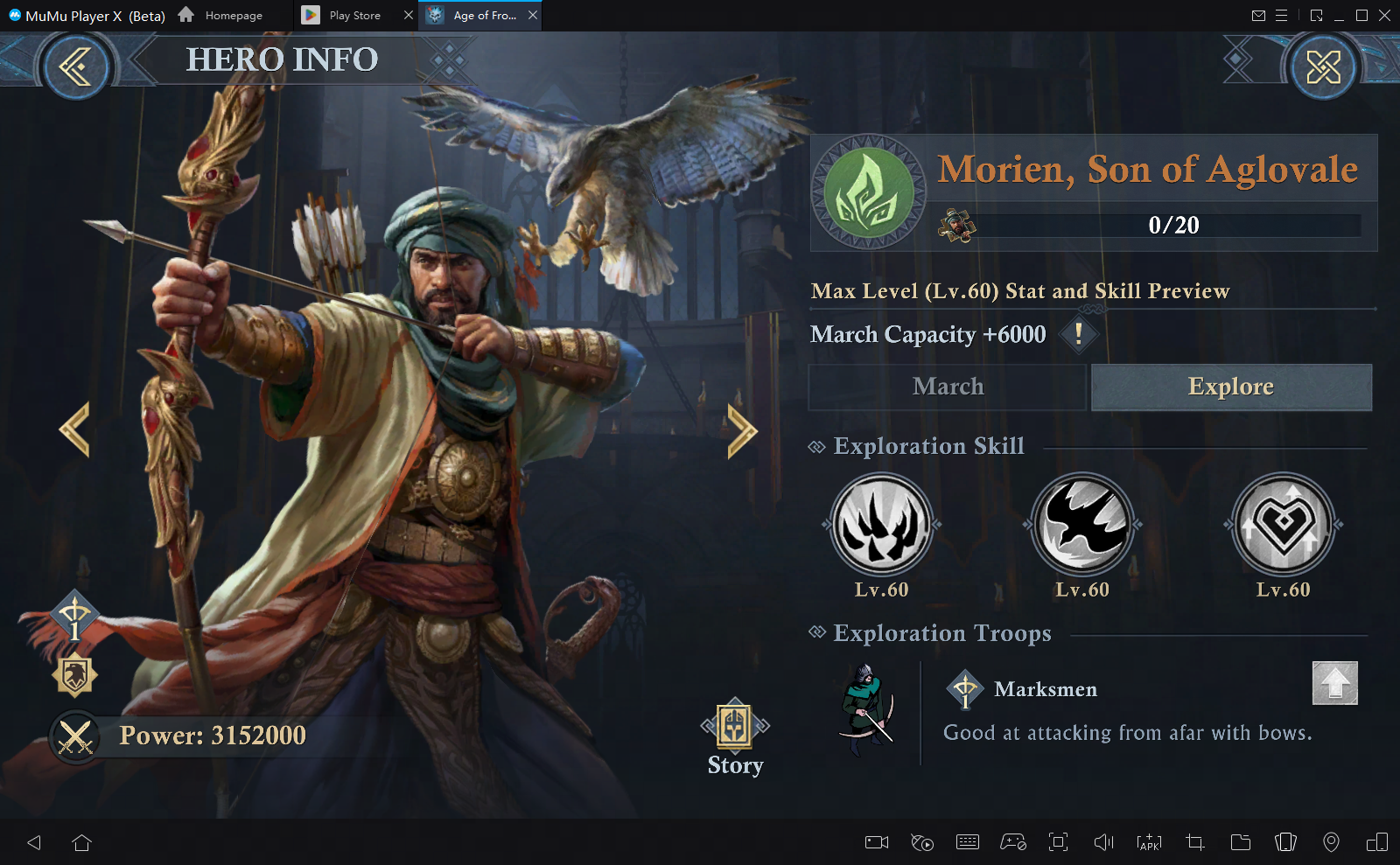
Task: Click the Marksmen upgrade arrow button
Action: point(1335,683)
